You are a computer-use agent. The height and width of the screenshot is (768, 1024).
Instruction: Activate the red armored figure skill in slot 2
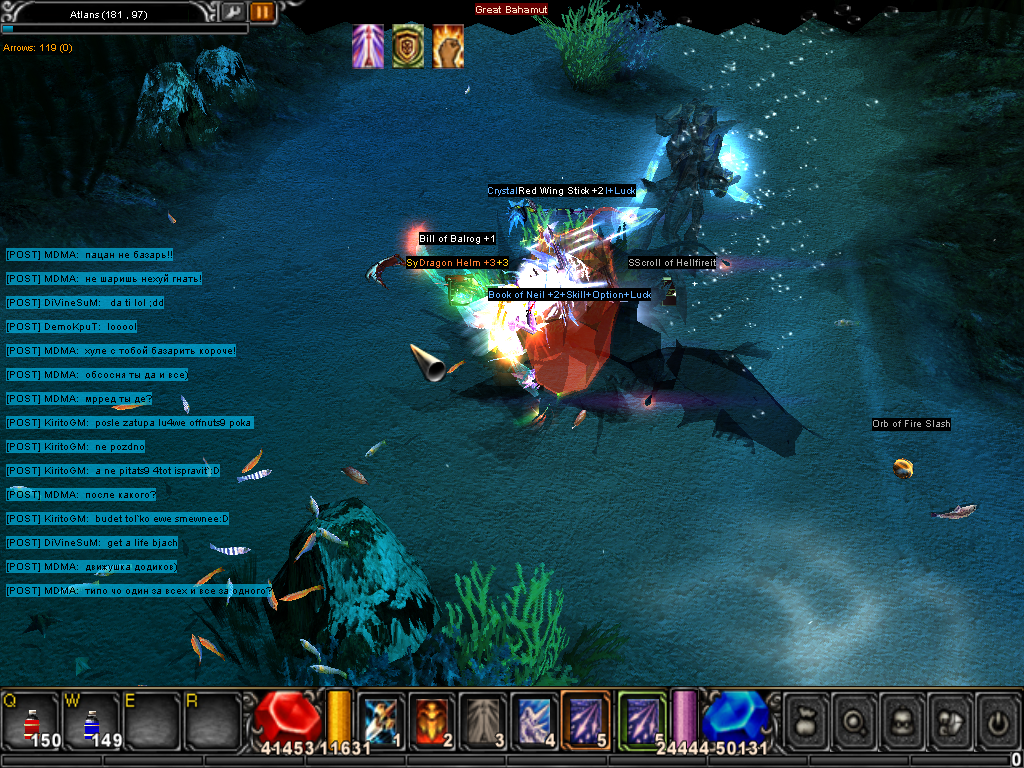(432, 720)
